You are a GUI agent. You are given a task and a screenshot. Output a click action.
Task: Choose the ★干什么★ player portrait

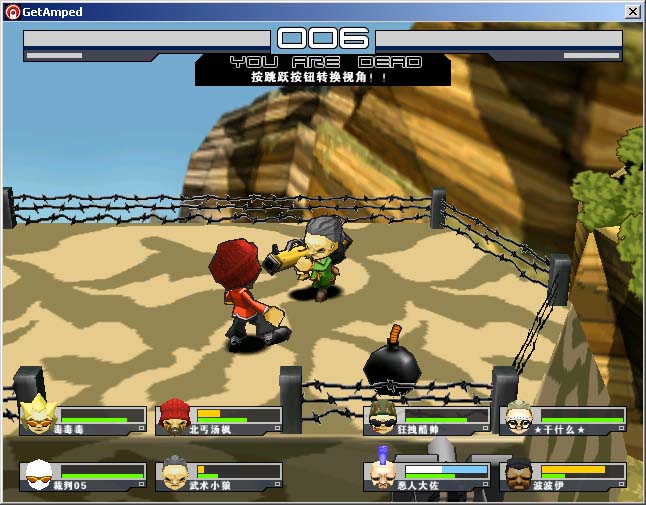(518, 416)
